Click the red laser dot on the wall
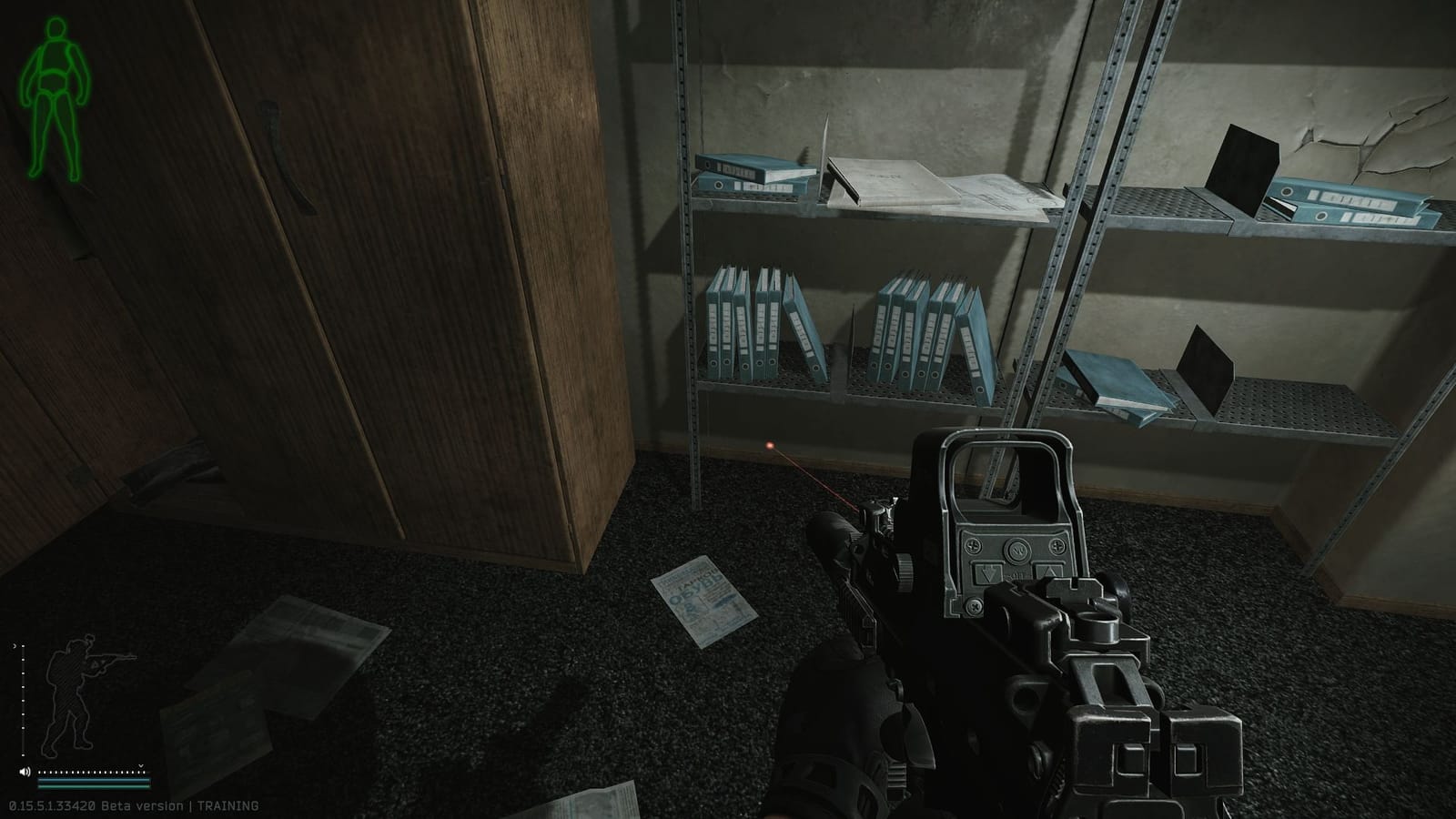This screenshot has width=1456, height=819. [x=769, y=446]
